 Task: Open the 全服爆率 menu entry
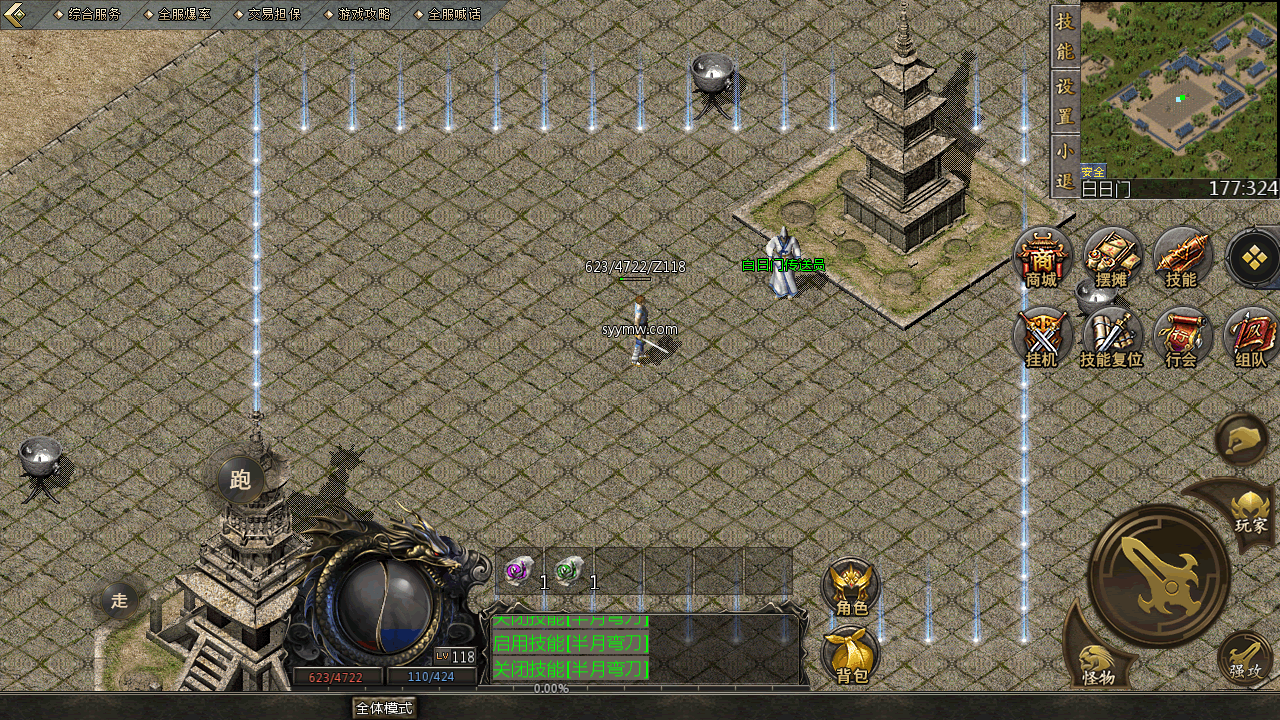183,15
